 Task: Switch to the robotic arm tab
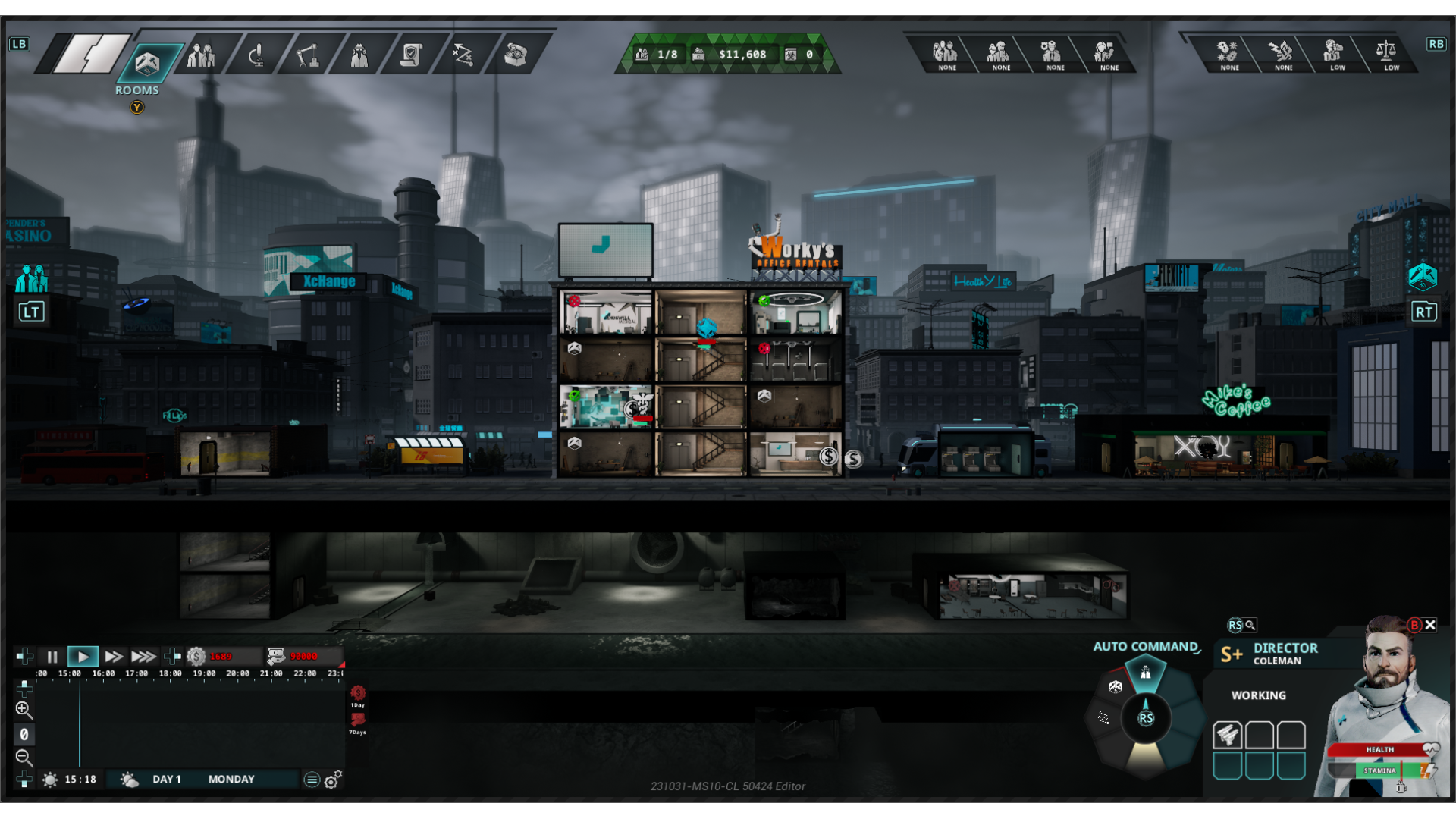click(x=307, y=55)
